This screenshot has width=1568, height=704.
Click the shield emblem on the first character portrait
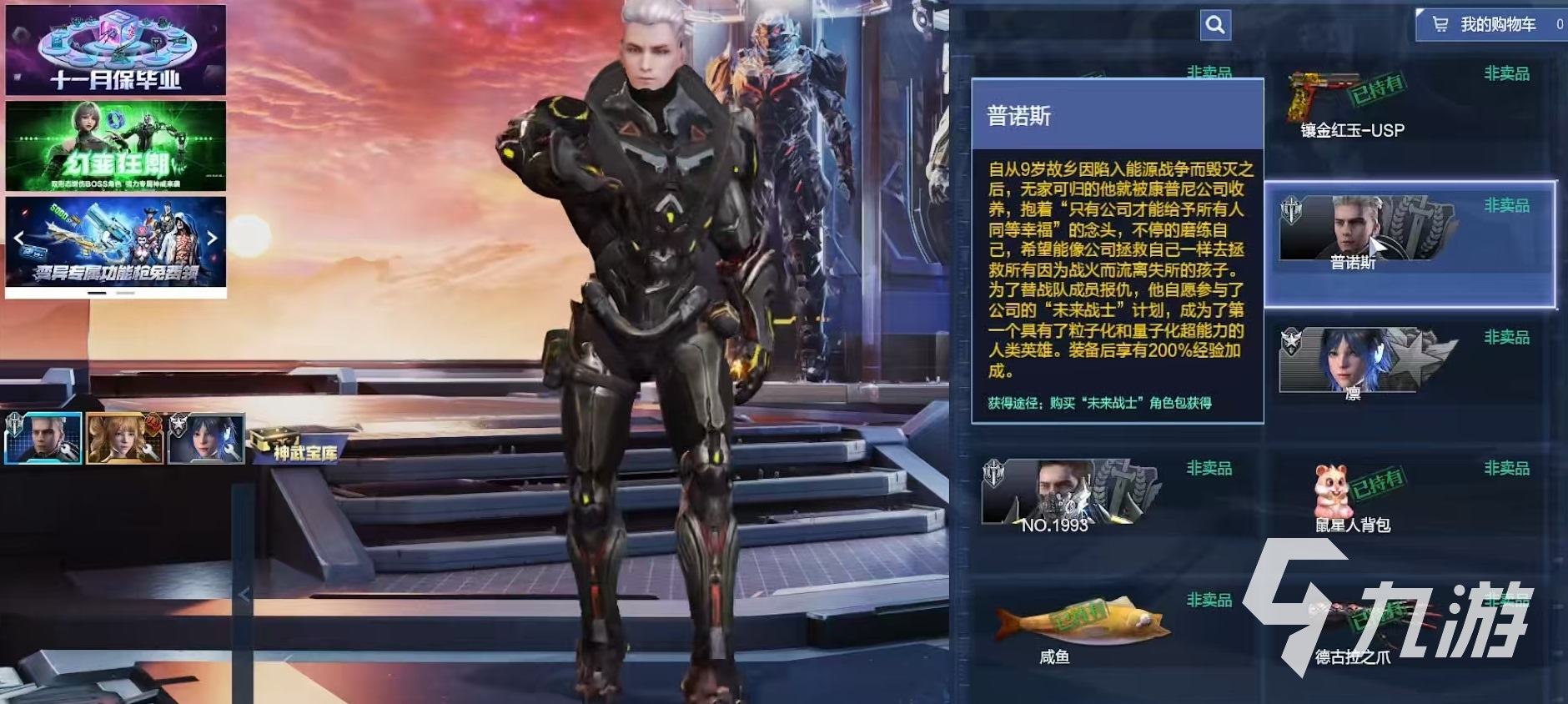(15, 424)
